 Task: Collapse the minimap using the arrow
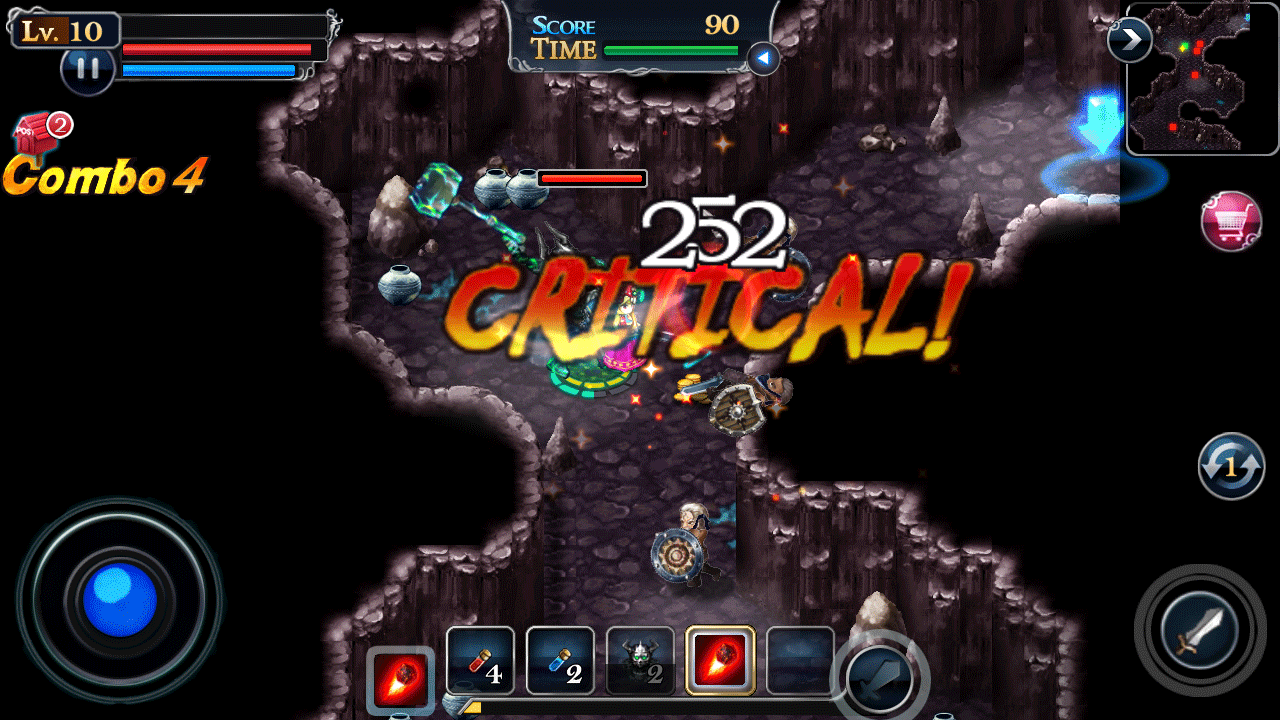[1131, 40]
